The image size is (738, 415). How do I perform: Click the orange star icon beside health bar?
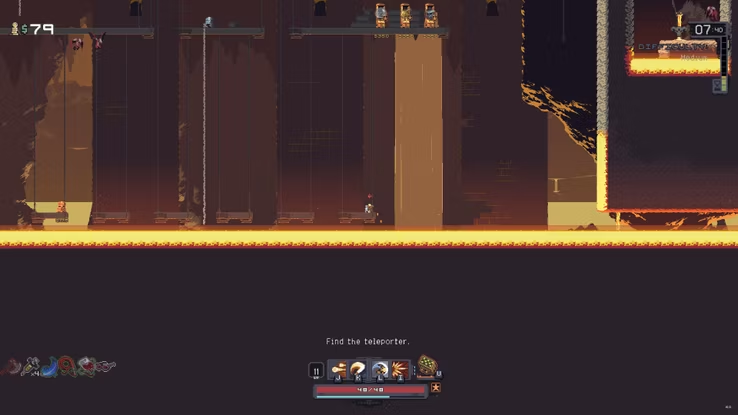coord(436,388)
